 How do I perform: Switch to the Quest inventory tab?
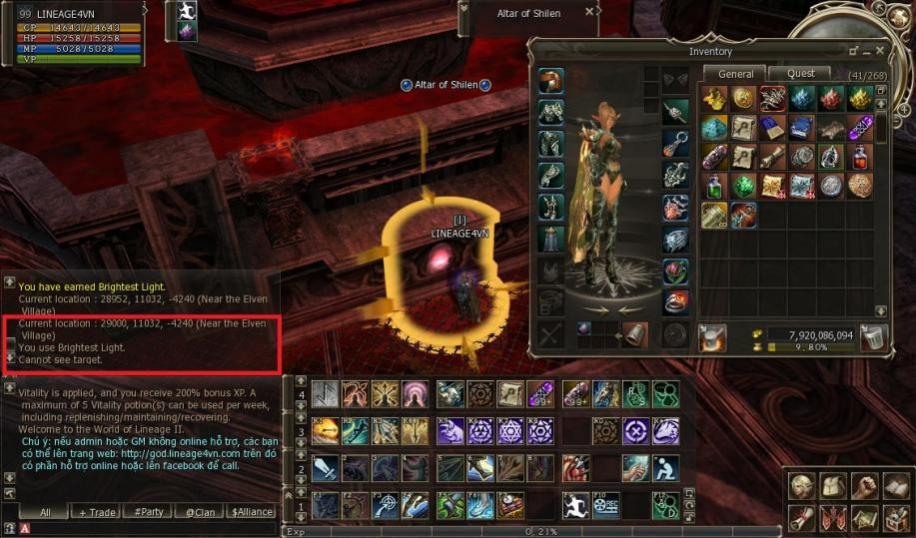(x=801, y=73)
